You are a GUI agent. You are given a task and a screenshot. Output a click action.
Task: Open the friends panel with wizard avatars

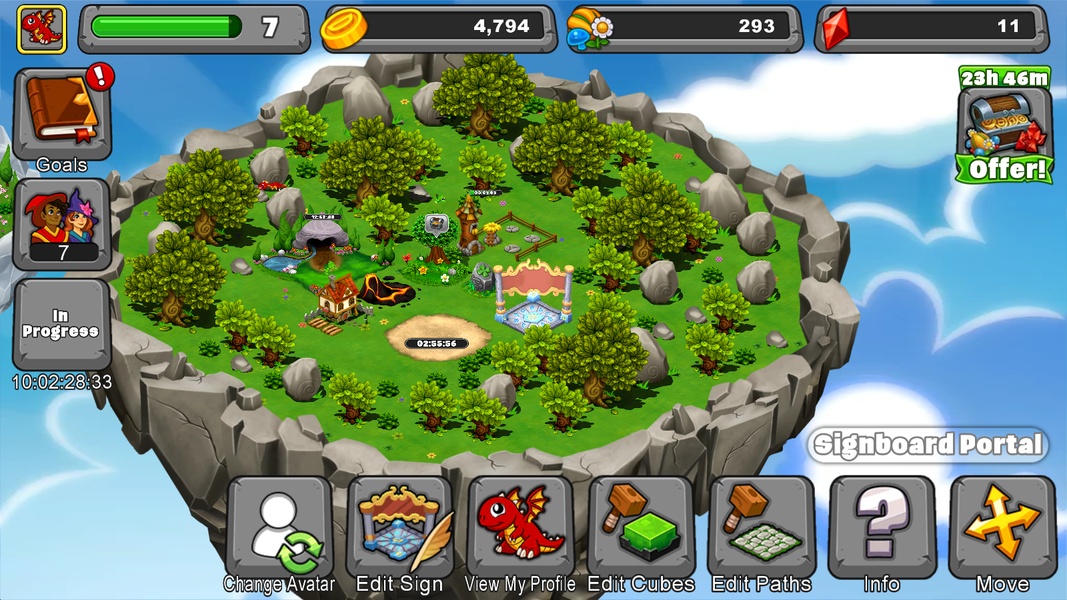[61, 224]
